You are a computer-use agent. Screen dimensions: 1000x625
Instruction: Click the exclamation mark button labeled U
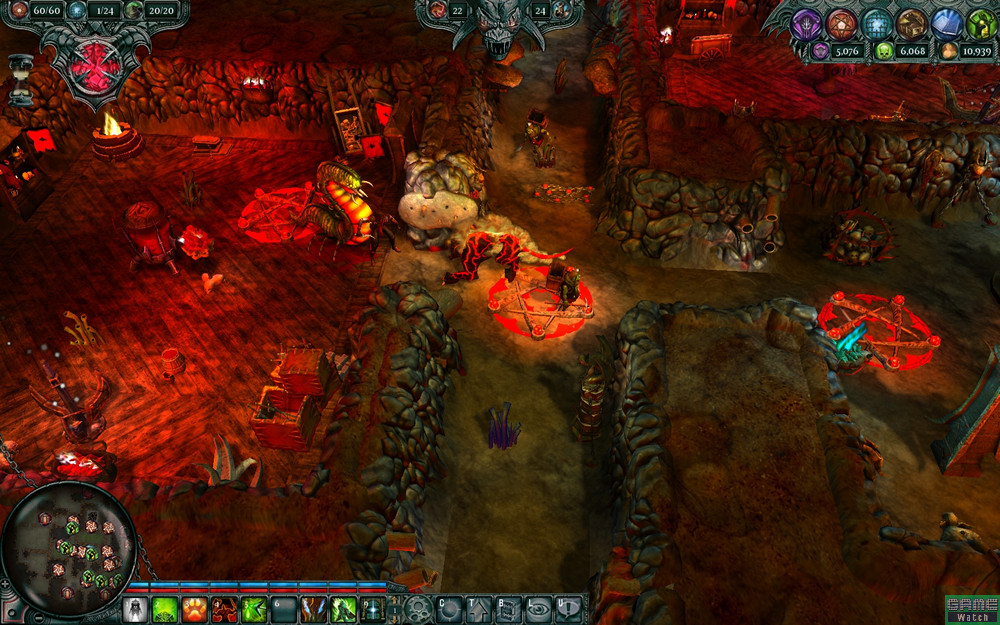coord(568,608)
